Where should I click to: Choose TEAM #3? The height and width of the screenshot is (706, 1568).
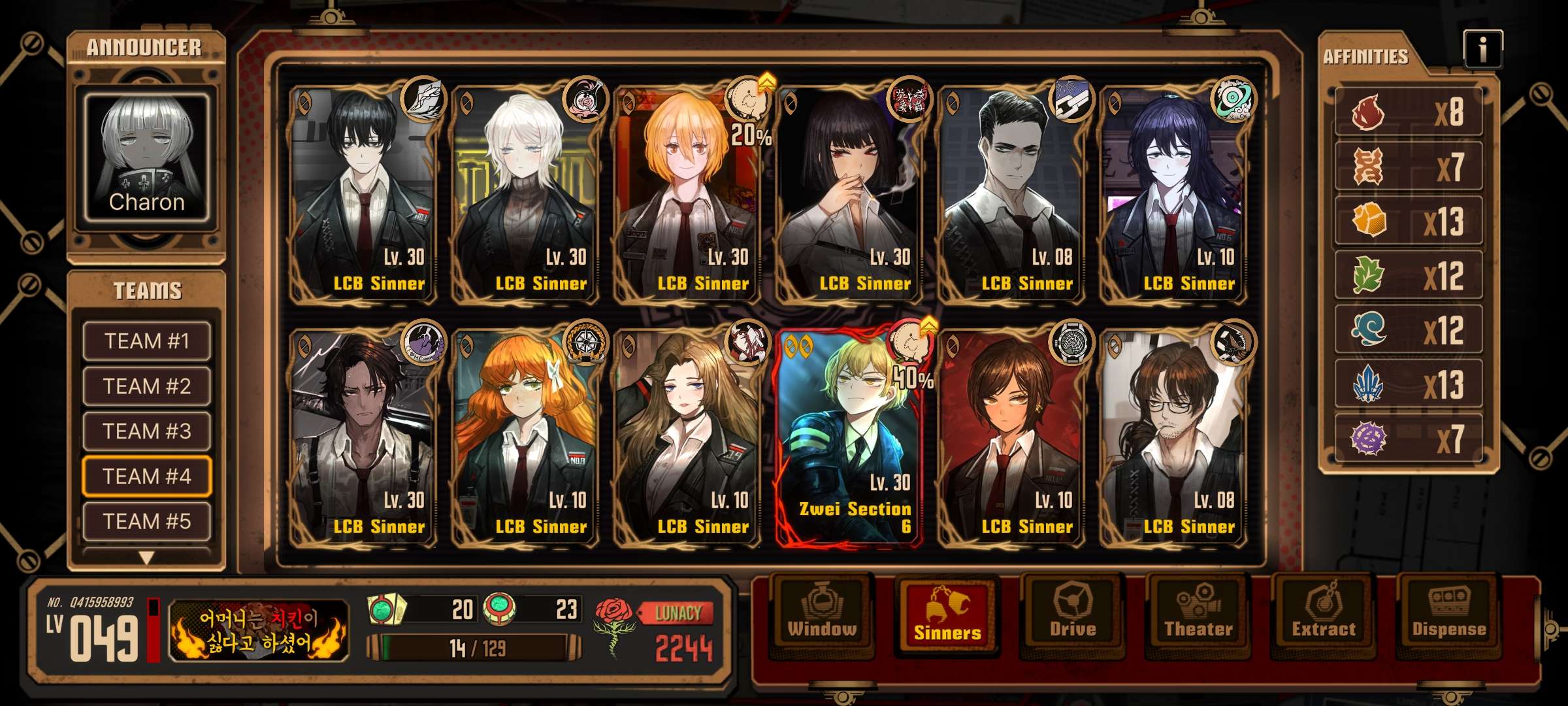[146, 431]
